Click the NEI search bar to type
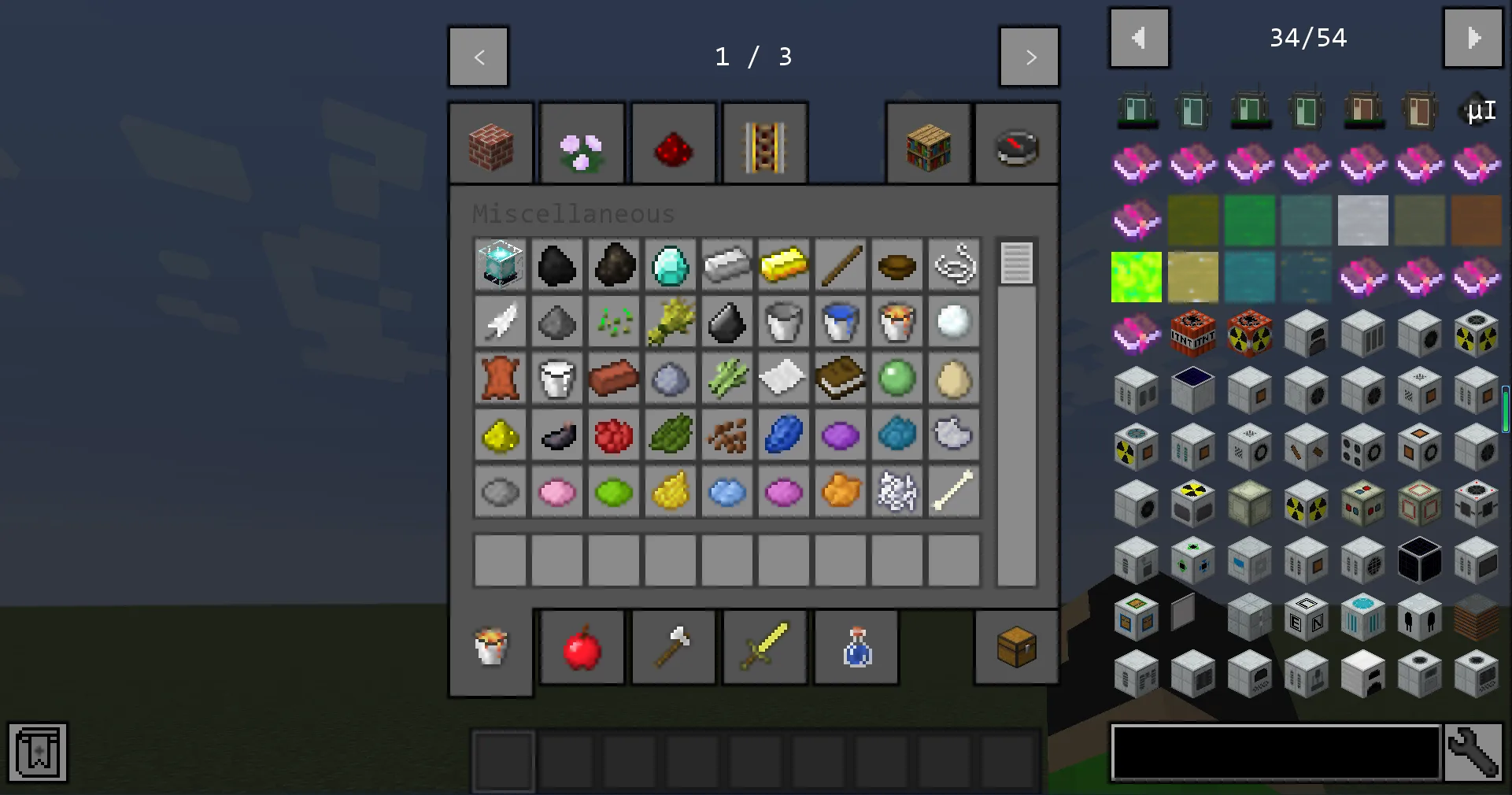 (x=1275, y=753)
